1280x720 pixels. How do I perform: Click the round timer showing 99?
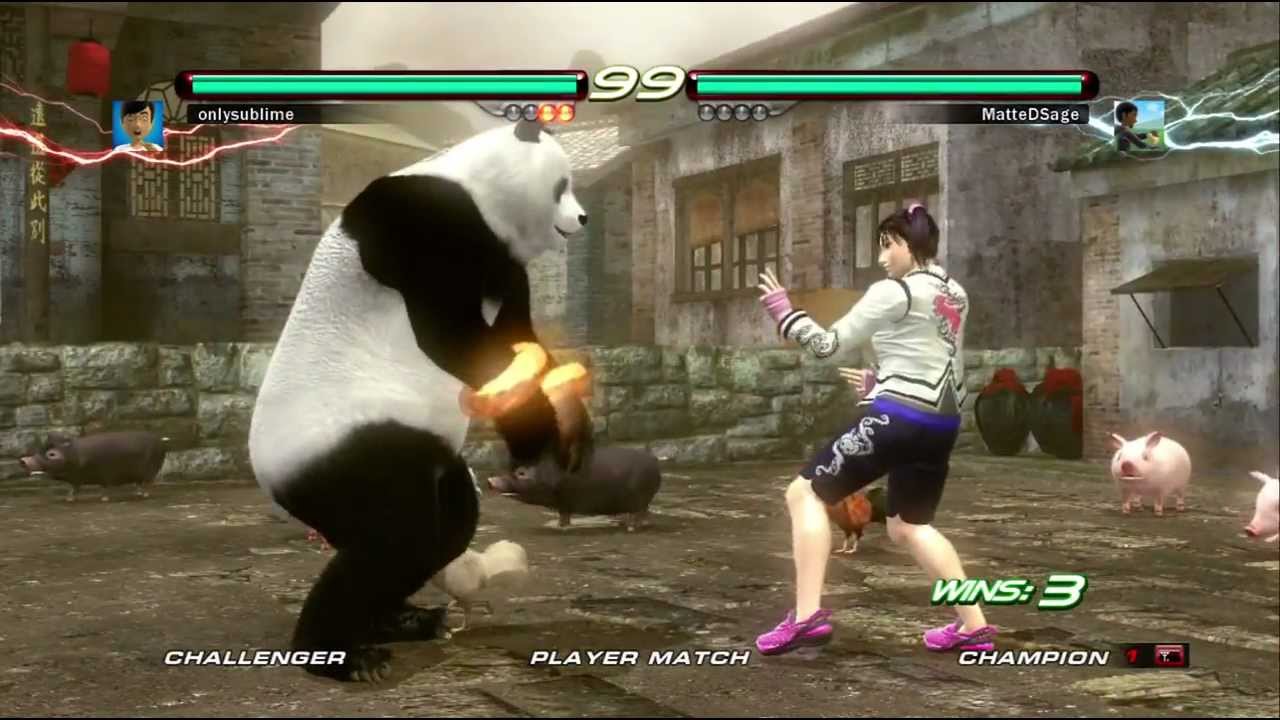pyautogui.click(x=640, y=83)
